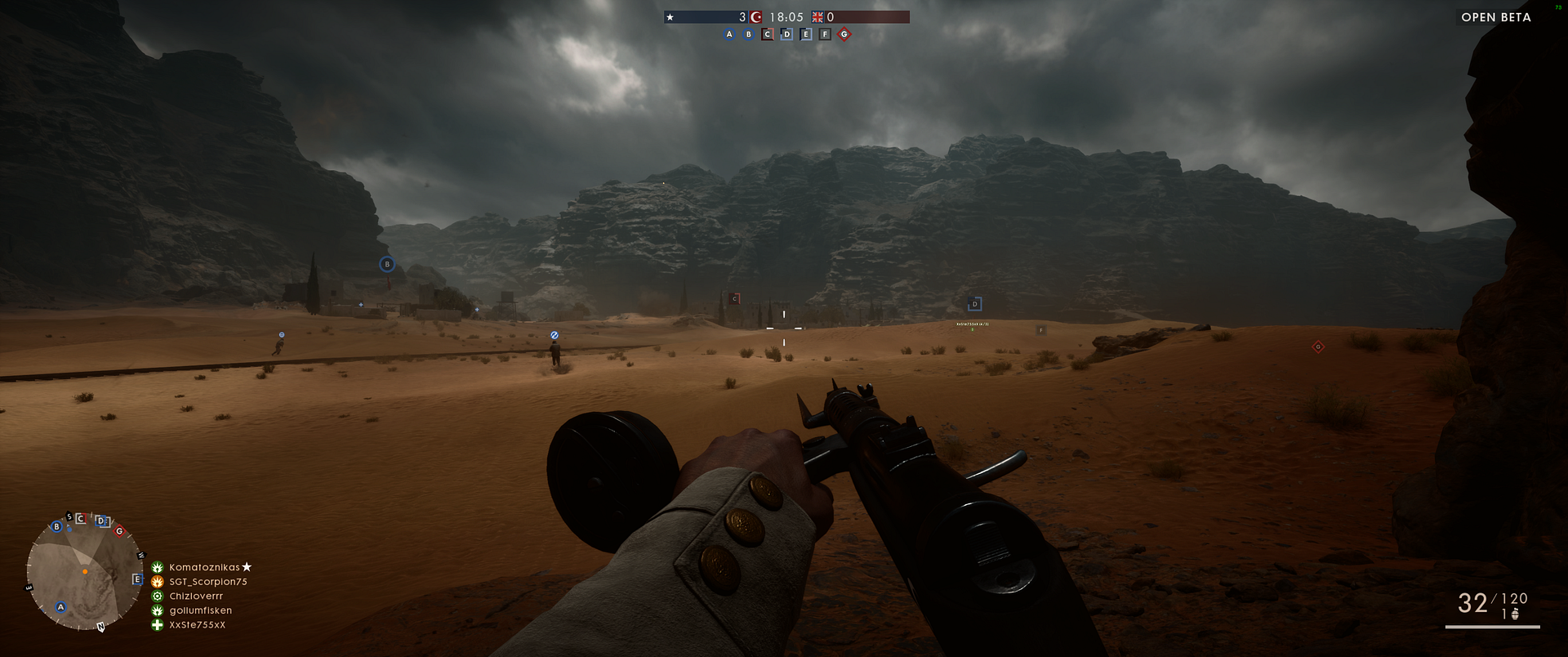Select squad leader Komatoznikas in the squad list
The height and width of the screenshot is (657, 1568).
point(204,567)
